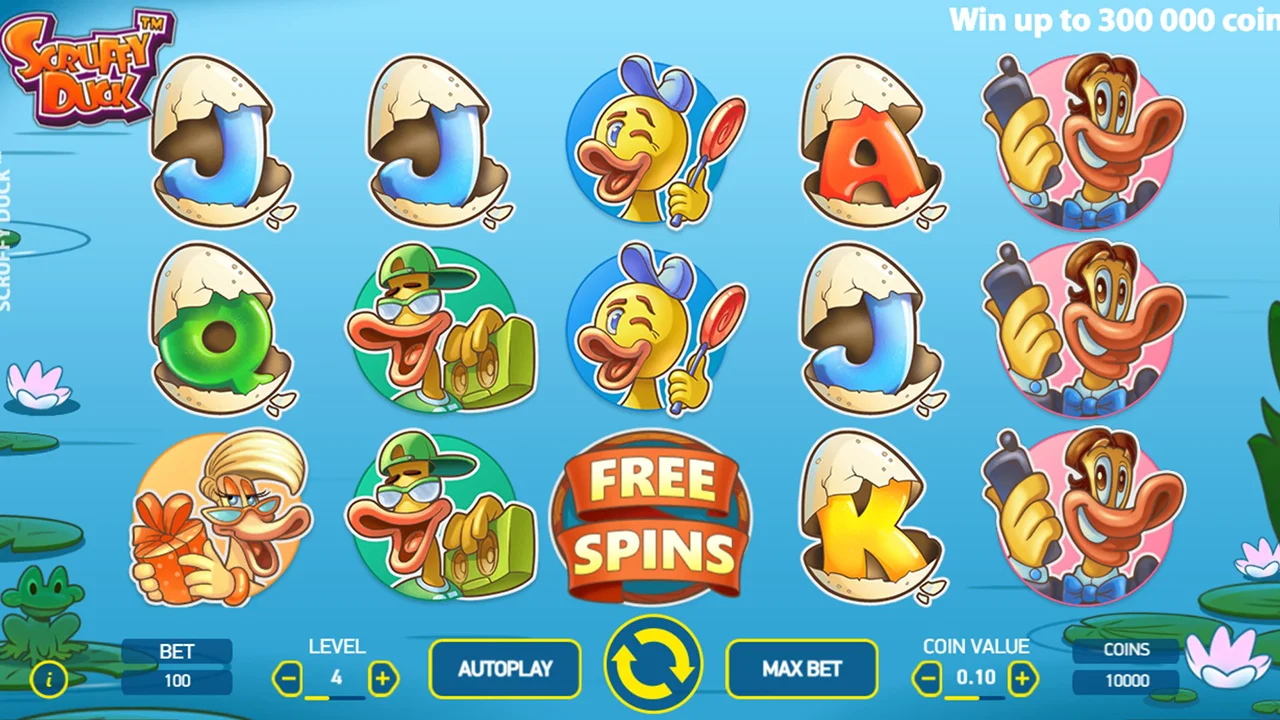
Task: Place the Max Bet
Action: [801, 668]
